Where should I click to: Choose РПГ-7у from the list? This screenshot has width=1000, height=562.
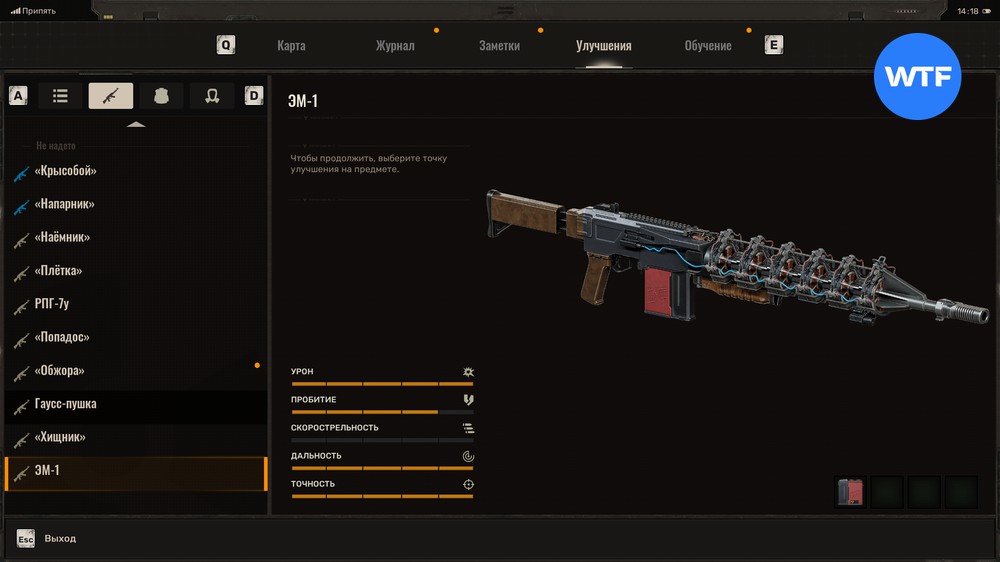(54, 305)
